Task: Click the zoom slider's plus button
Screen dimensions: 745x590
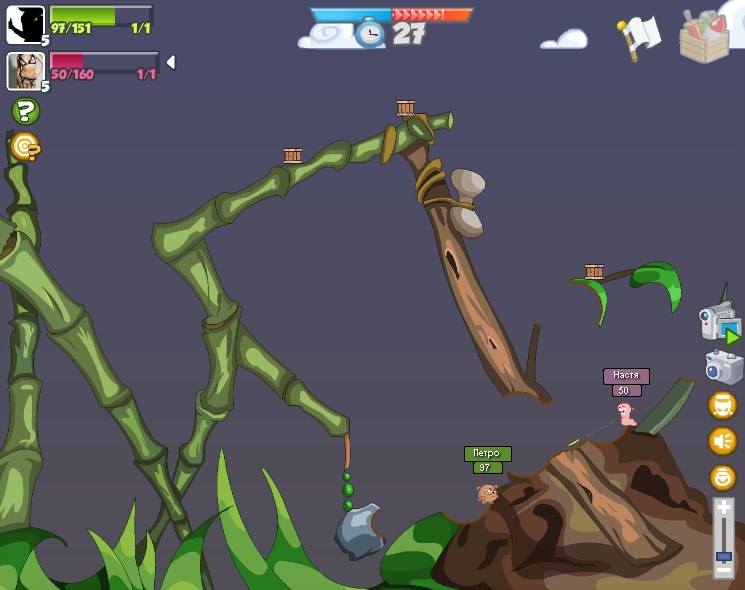Action: 723,507
